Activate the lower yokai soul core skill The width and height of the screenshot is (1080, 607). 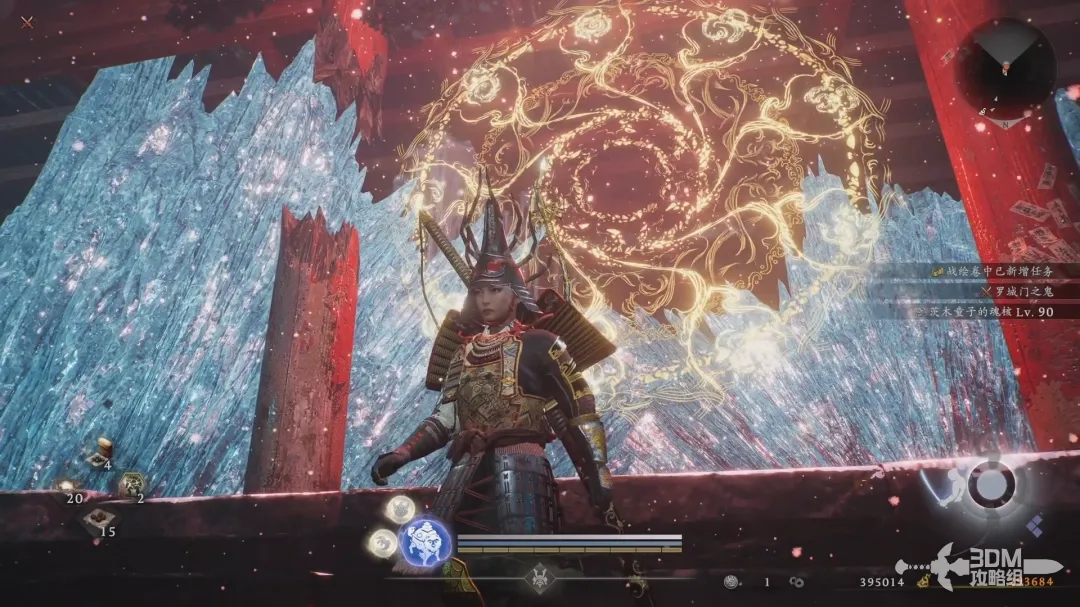[381, 541]
